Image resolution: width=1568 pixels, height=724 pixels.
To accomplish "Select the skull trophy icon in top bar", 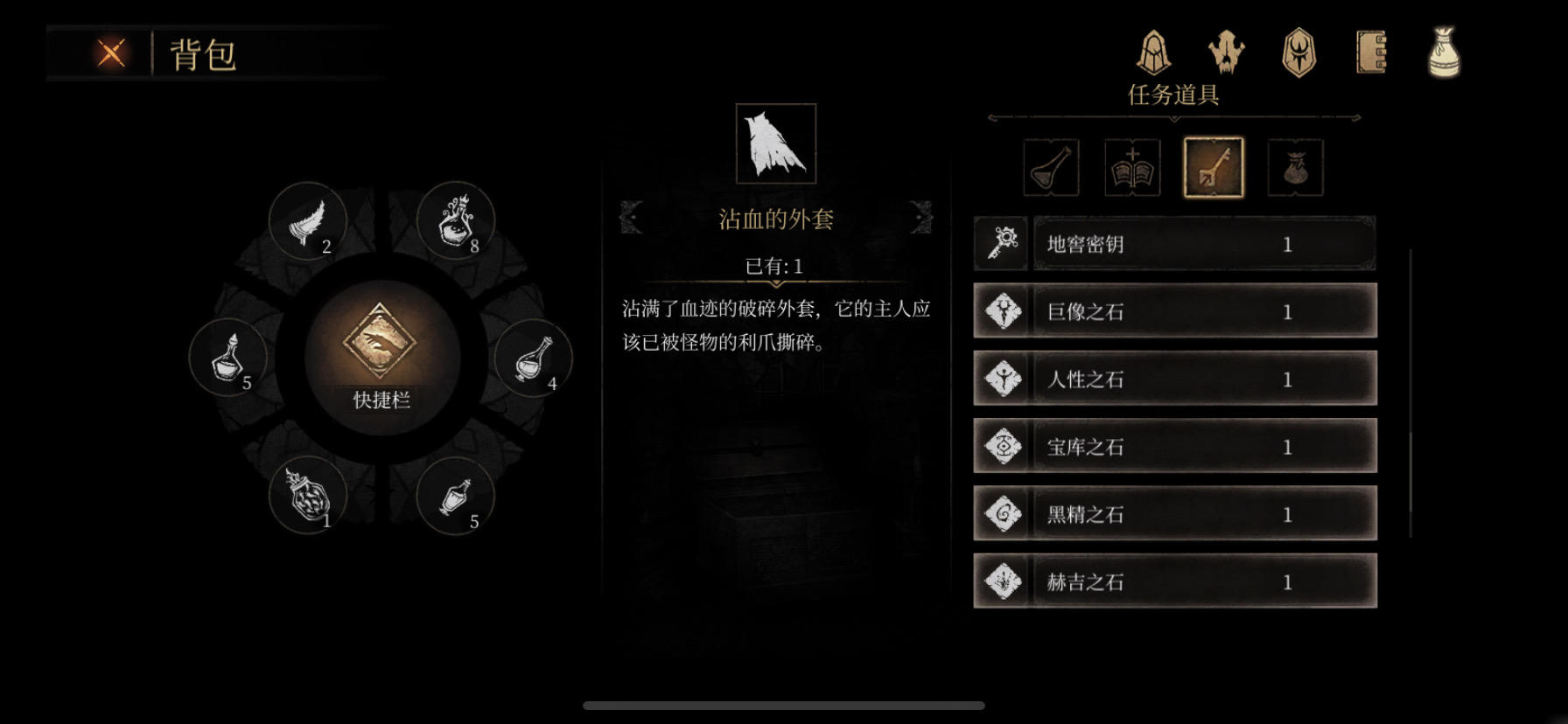I will tap(1227, 52).
